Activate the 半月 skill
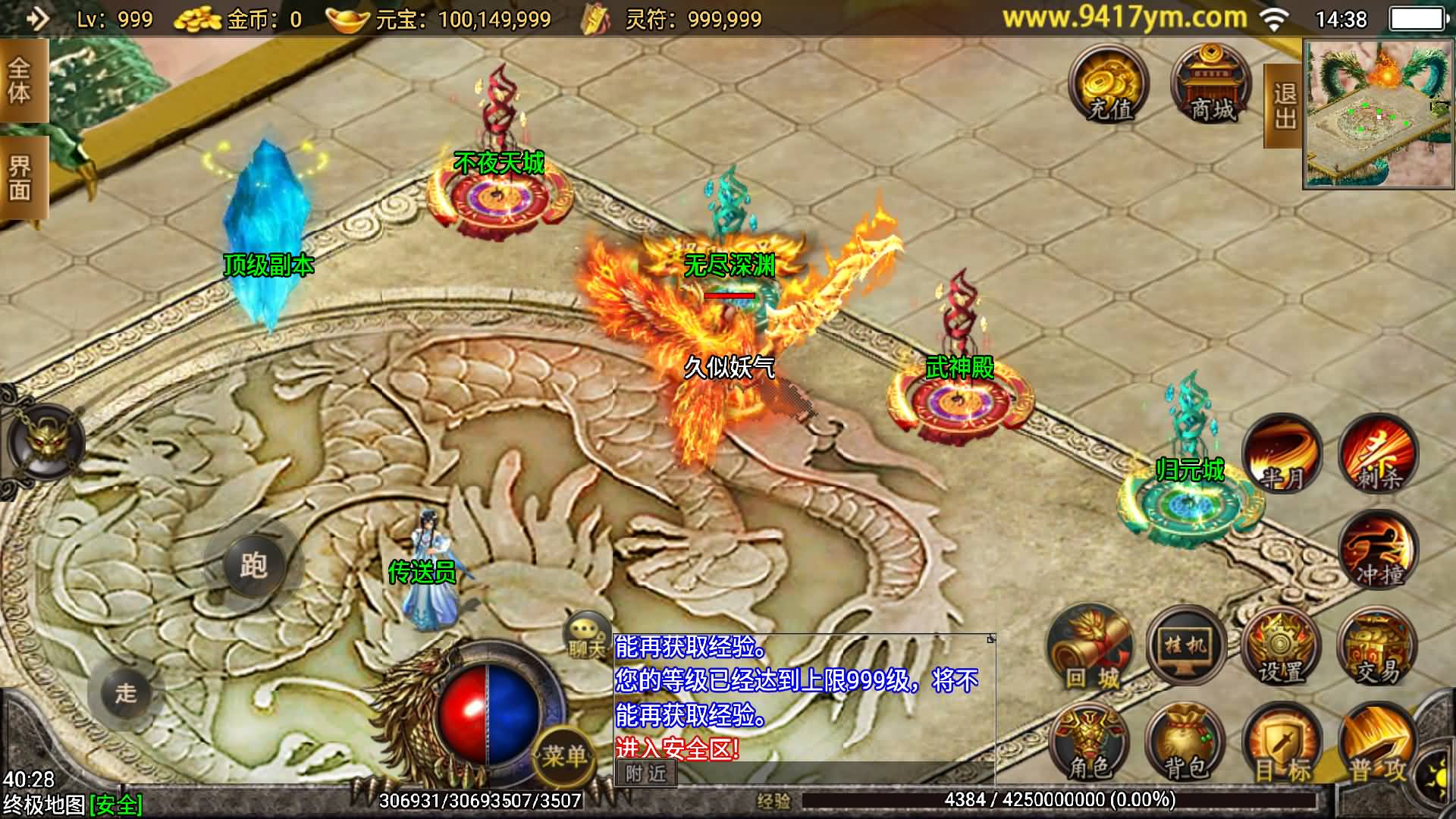This screenshot has height=819, width=1456. click(x=1282, y=454)
